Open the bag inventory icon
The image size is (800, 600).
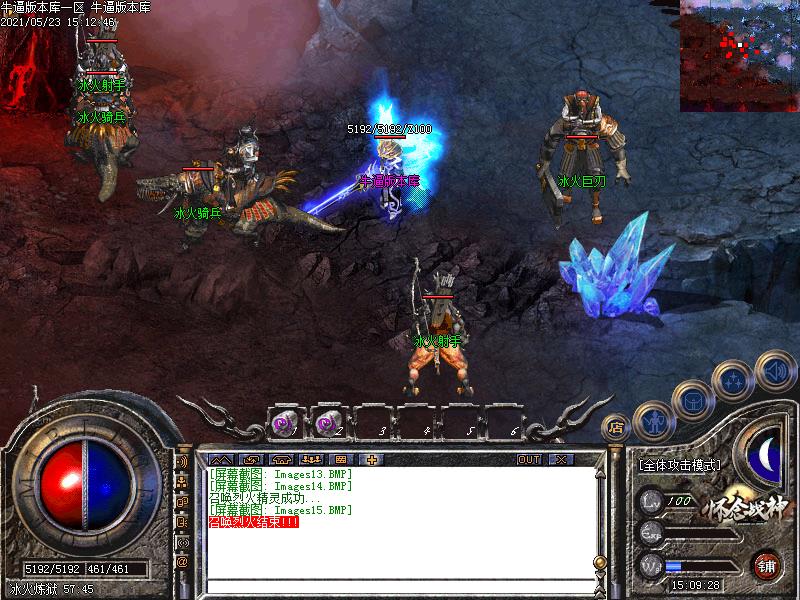693,400
